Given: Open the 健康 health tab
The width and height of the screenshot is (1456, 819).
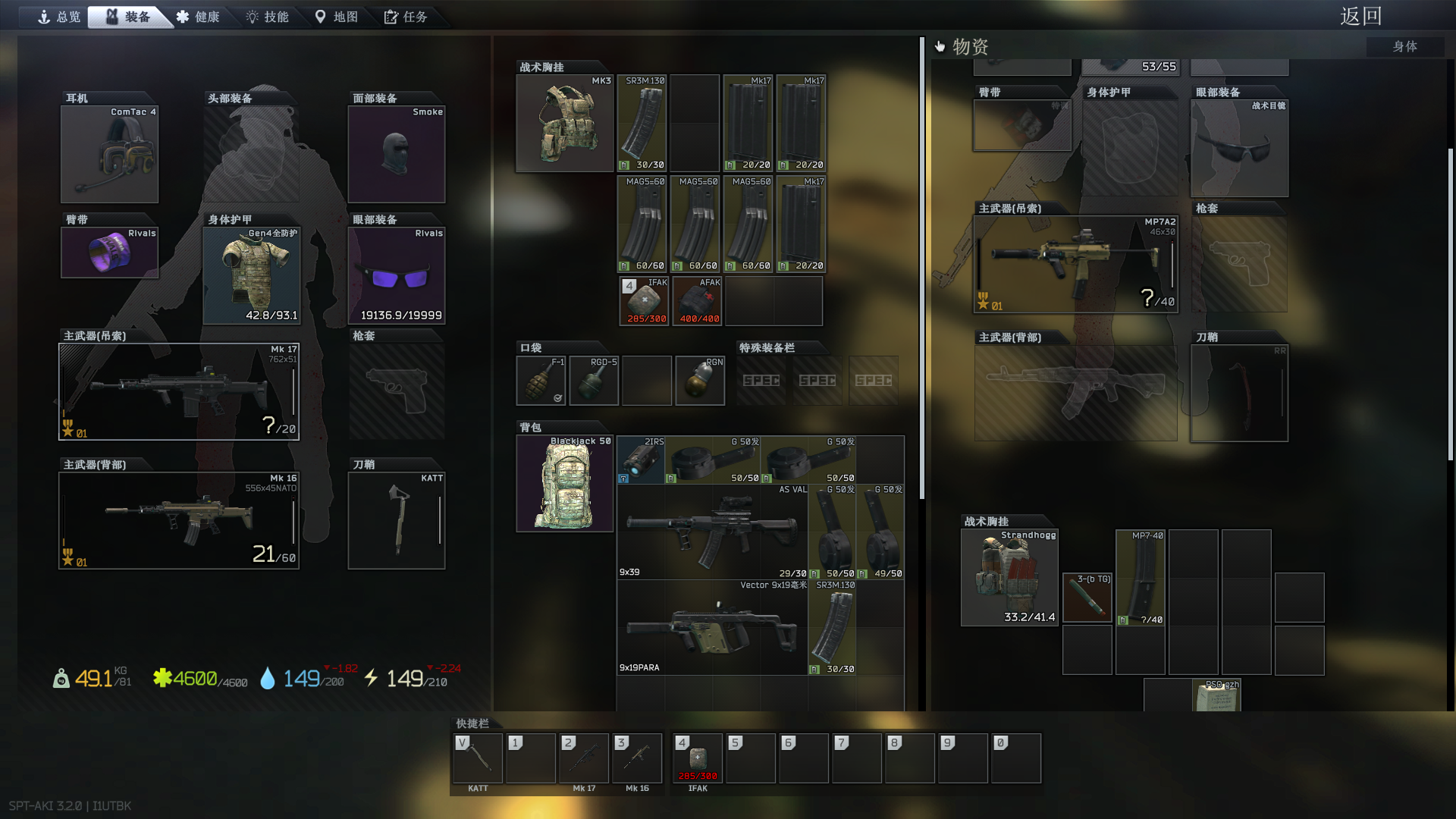Looking at the screenshot, I should click(x=198, y=17).
